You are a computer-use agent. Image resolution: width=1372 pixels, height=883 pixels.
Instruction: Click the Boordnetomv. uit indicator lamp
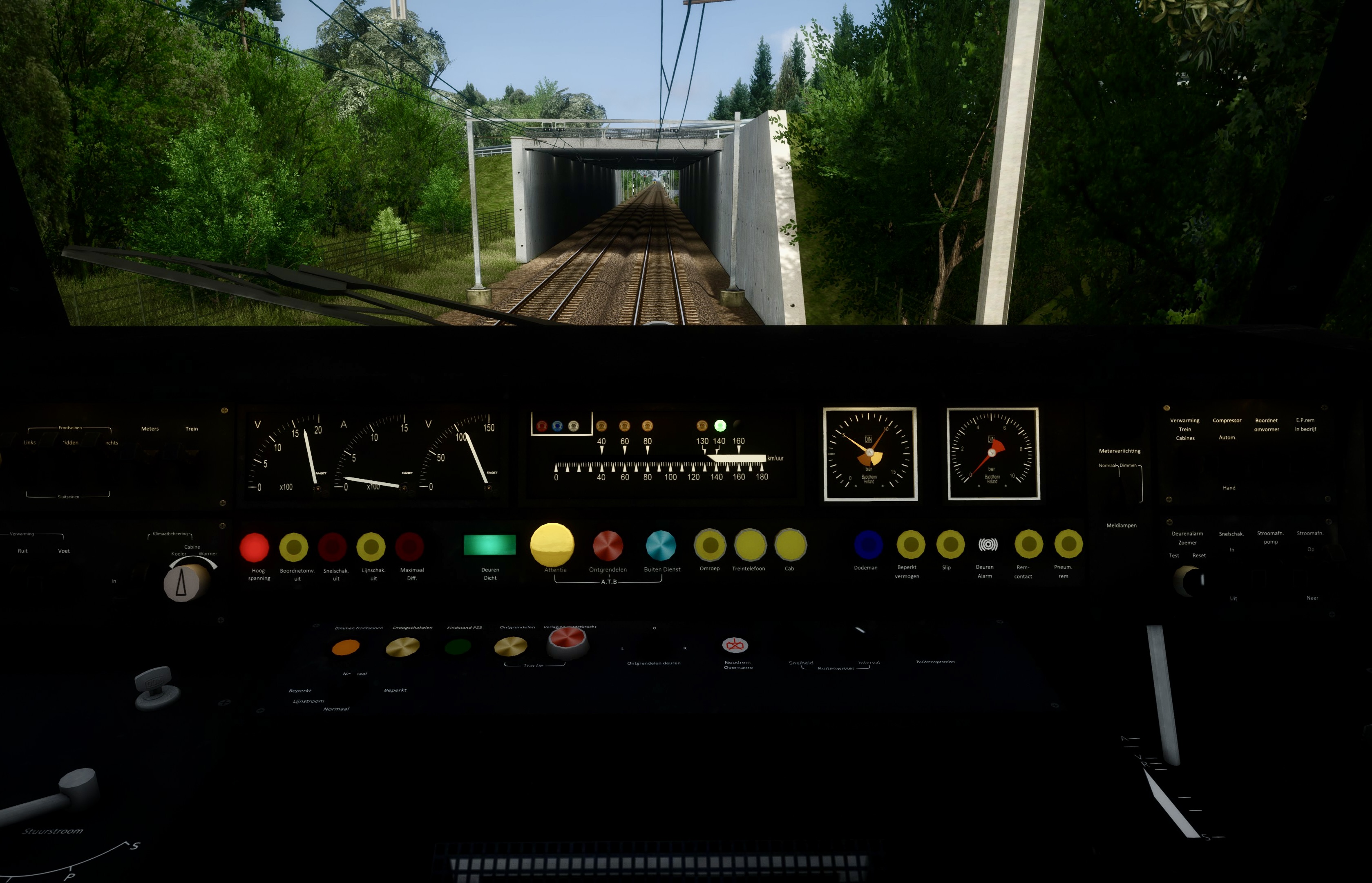[x=293, y=547]
